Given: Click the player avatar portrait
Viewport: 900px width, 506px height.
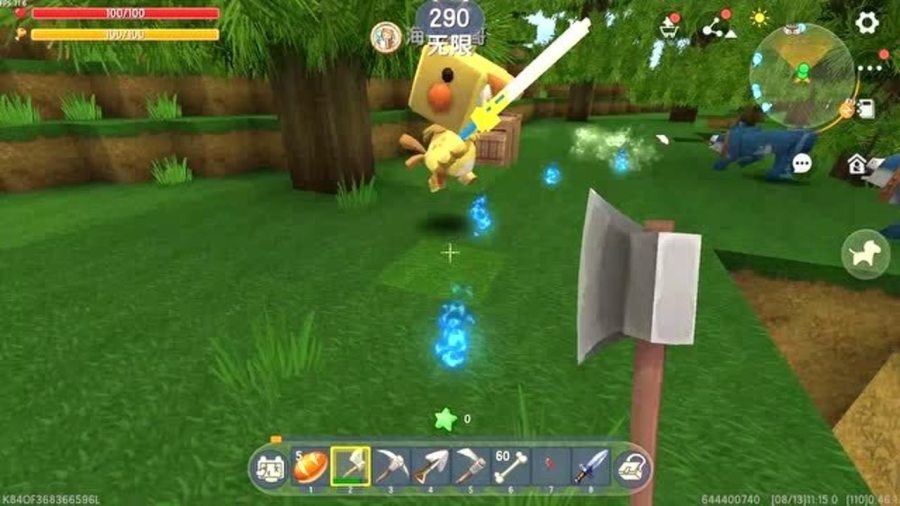Looking at the screenshot, I should [385, 37].
